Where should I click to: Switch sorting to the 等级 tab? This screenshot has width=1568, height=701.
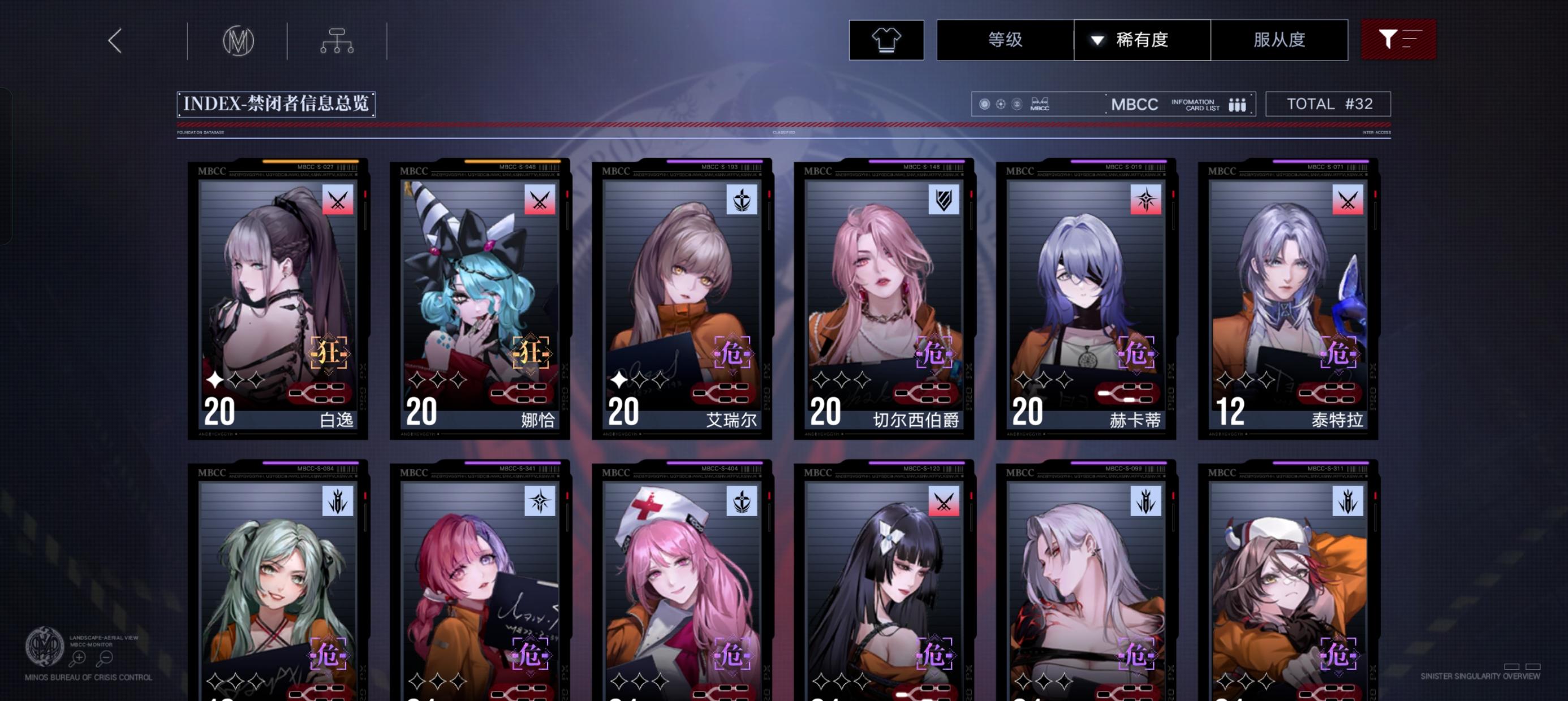[x=1005, y=40]
